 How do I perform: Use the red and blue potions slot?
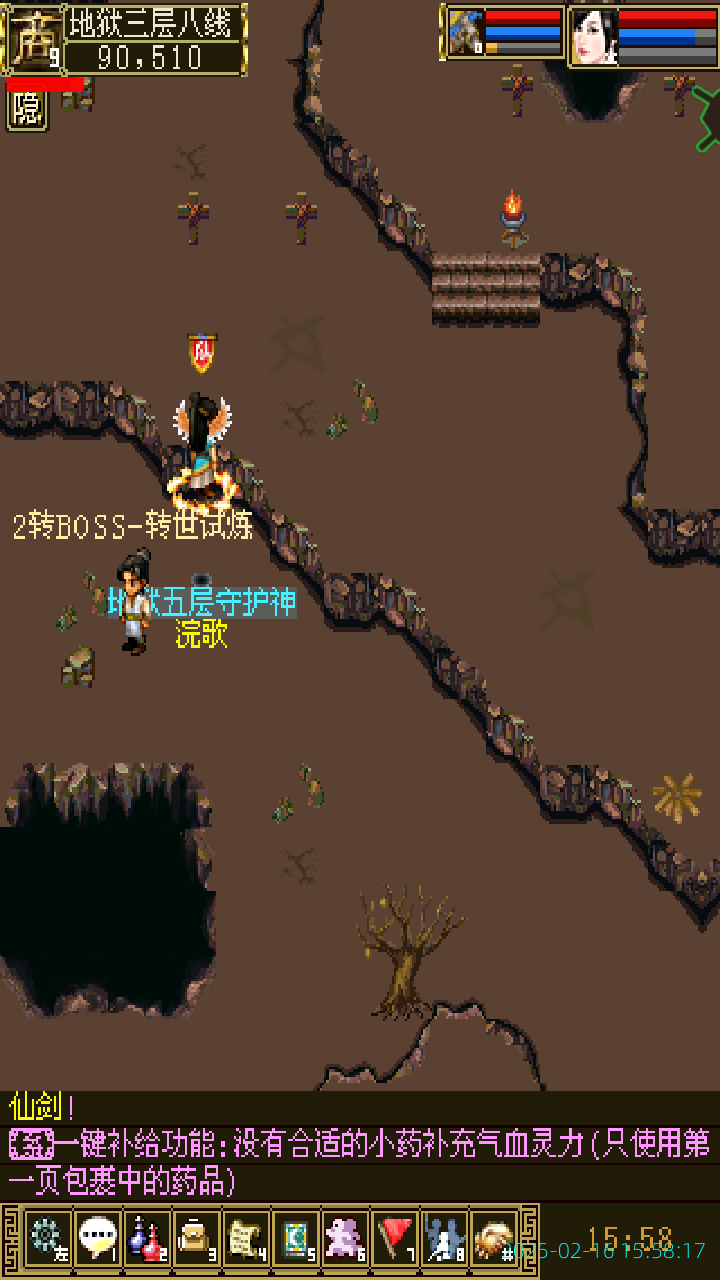147,1237
